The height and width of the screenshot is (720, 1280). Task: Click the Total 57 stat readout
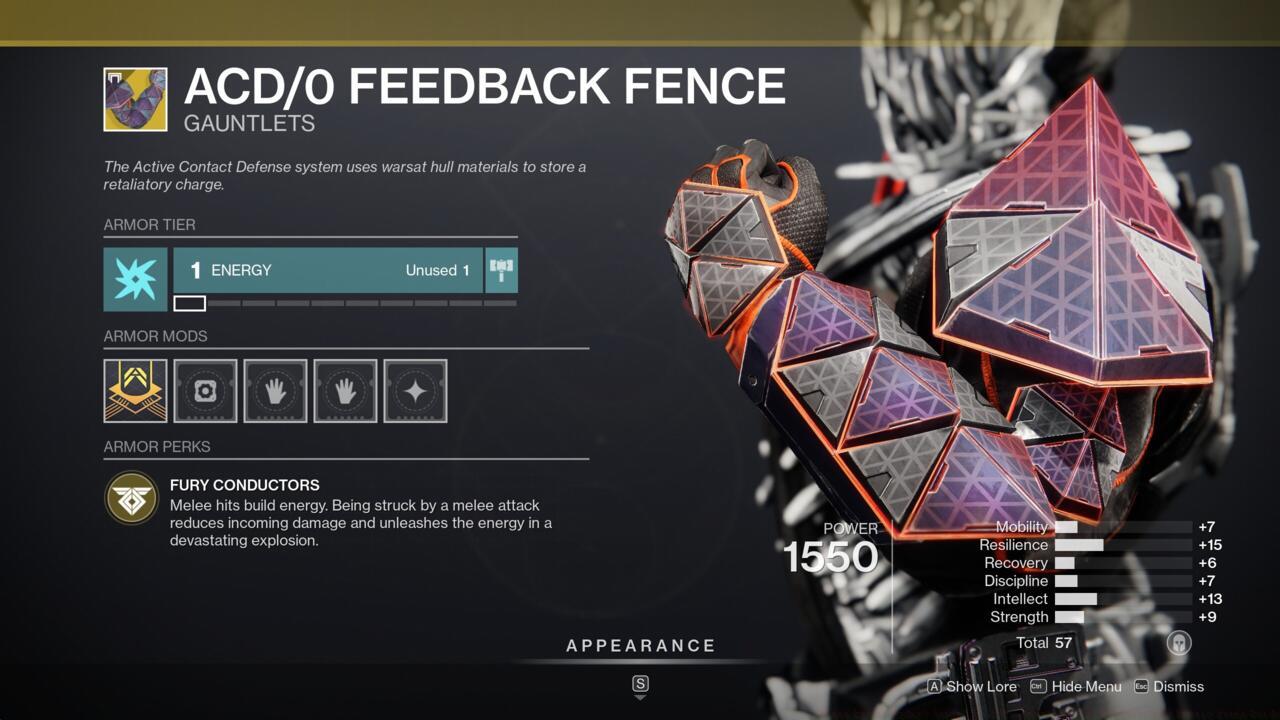(1043, 643)
